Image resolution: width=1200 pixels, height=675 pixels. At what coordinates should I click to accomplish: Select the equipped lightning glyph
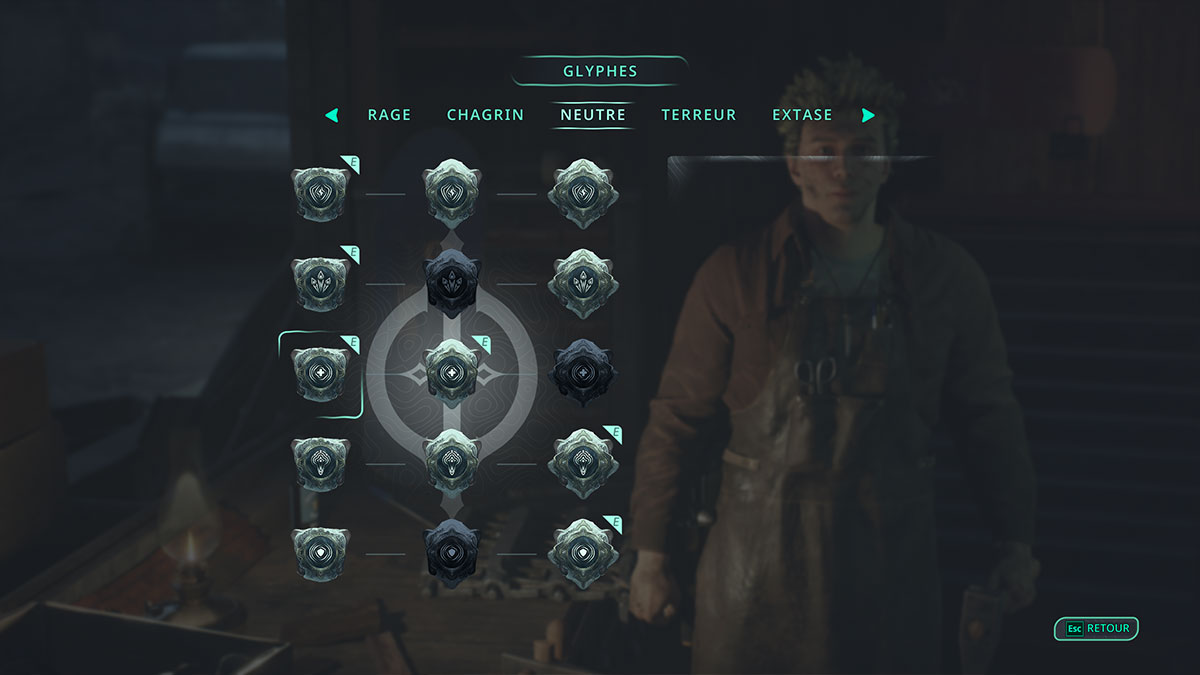(x=320, y=193)
